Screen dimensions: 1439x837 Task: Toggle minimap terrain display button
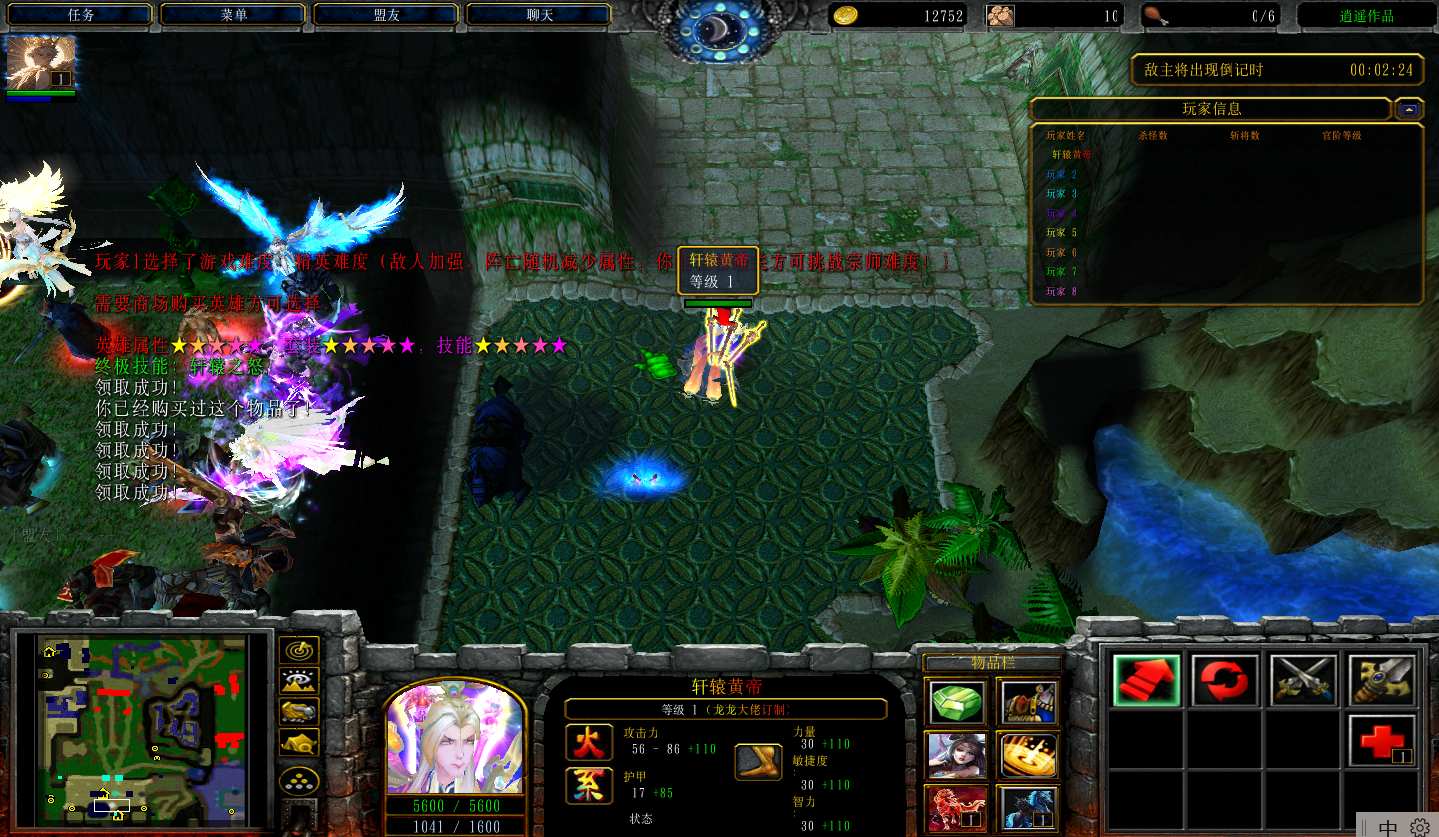[x=299, y=681]
